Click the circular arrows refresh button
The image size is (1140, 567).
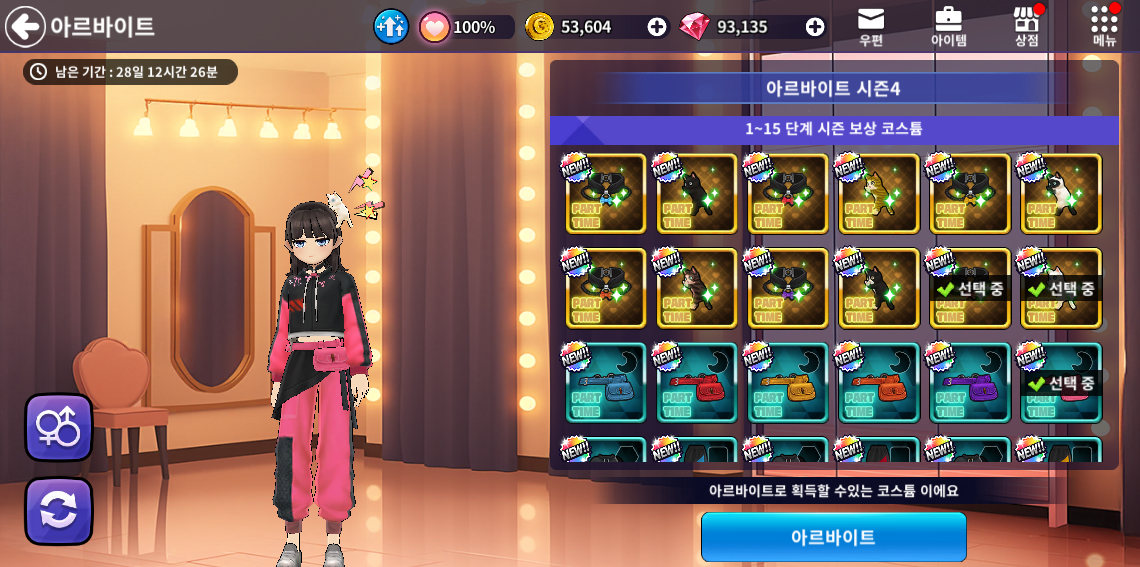pos(59,511)
